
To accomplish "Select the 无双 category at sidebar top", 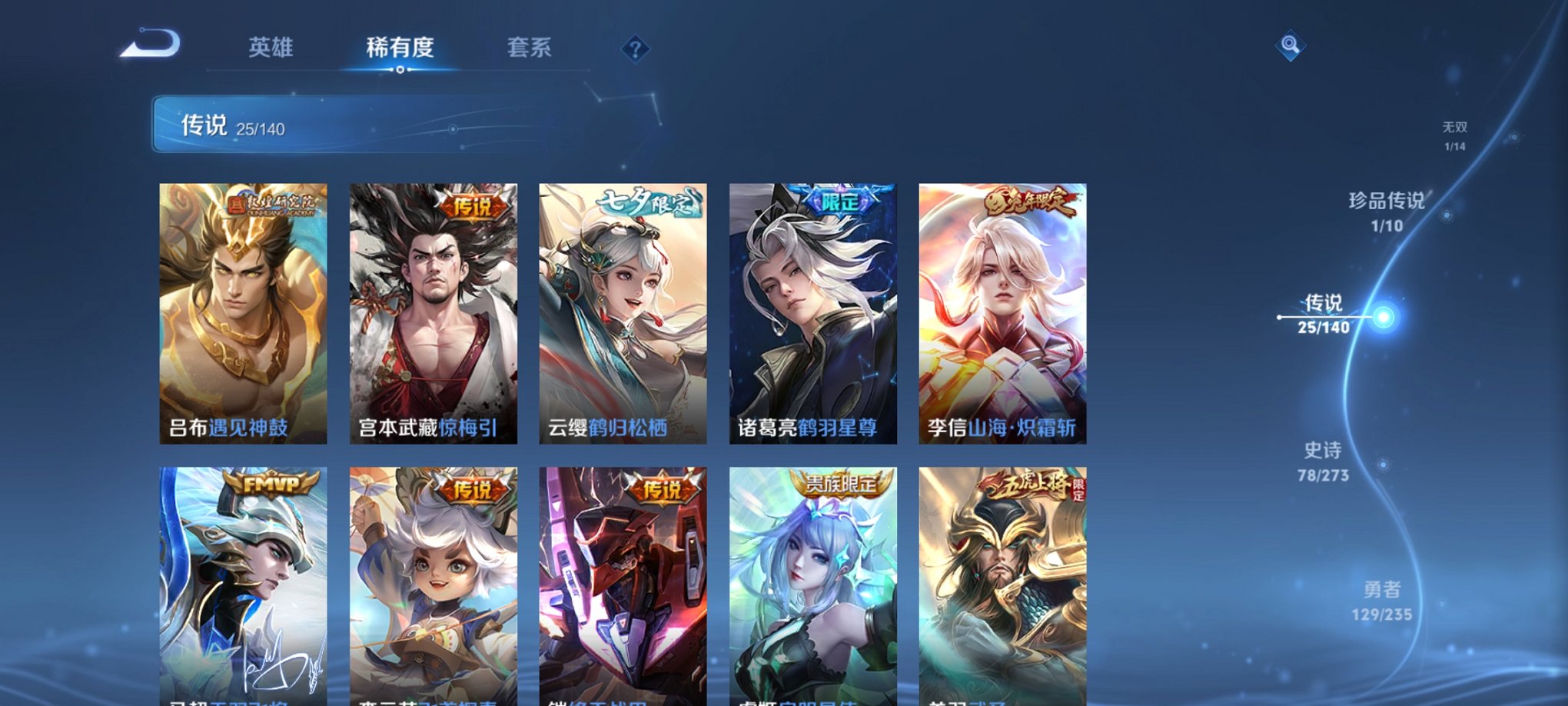I will (1454, 131).
